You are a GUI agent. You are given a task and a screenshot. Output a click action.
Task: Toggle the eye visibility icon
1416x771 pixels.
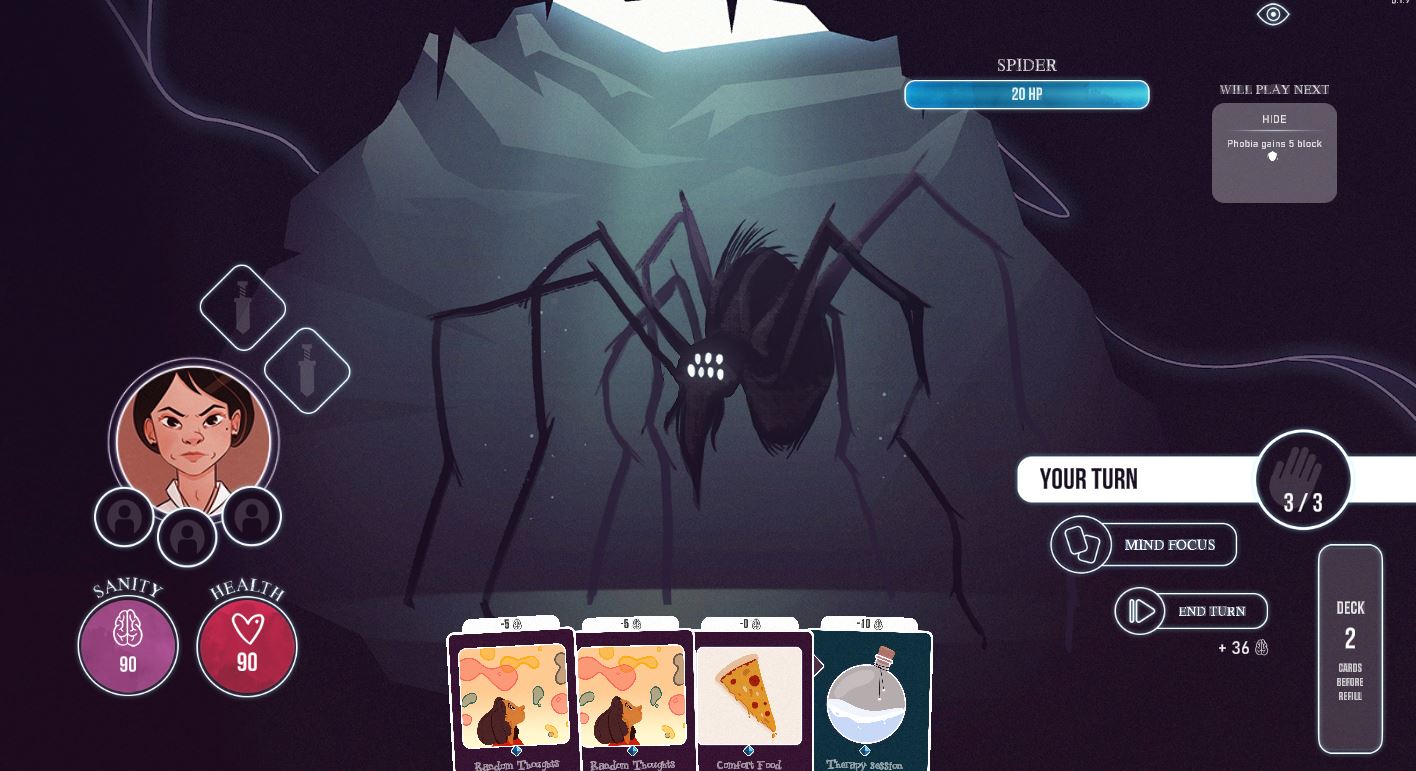[1273, 14]
